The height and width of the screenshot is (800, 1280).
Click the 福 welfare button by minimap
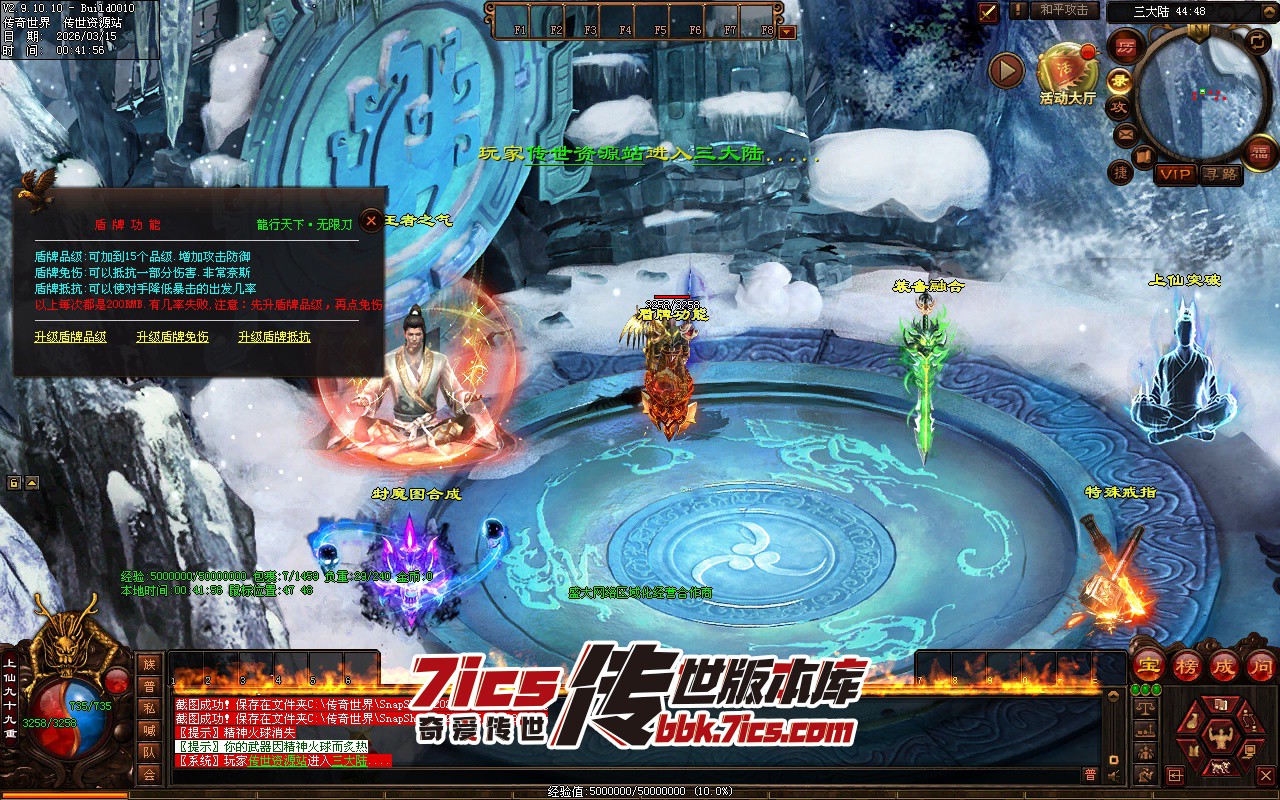click(1260, 152)
